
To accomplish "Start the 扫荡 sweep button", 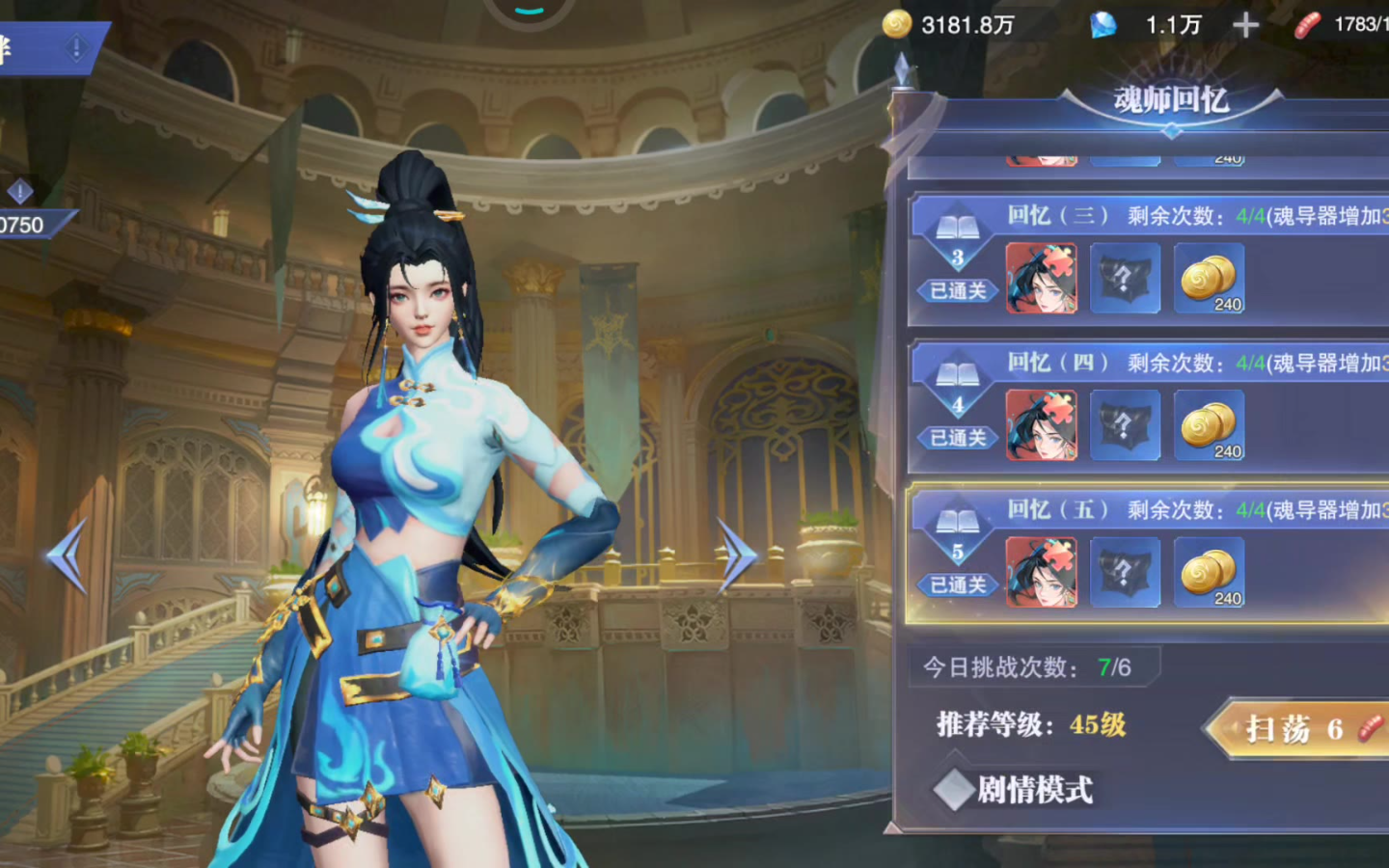I will click(x=1297, y=728).
